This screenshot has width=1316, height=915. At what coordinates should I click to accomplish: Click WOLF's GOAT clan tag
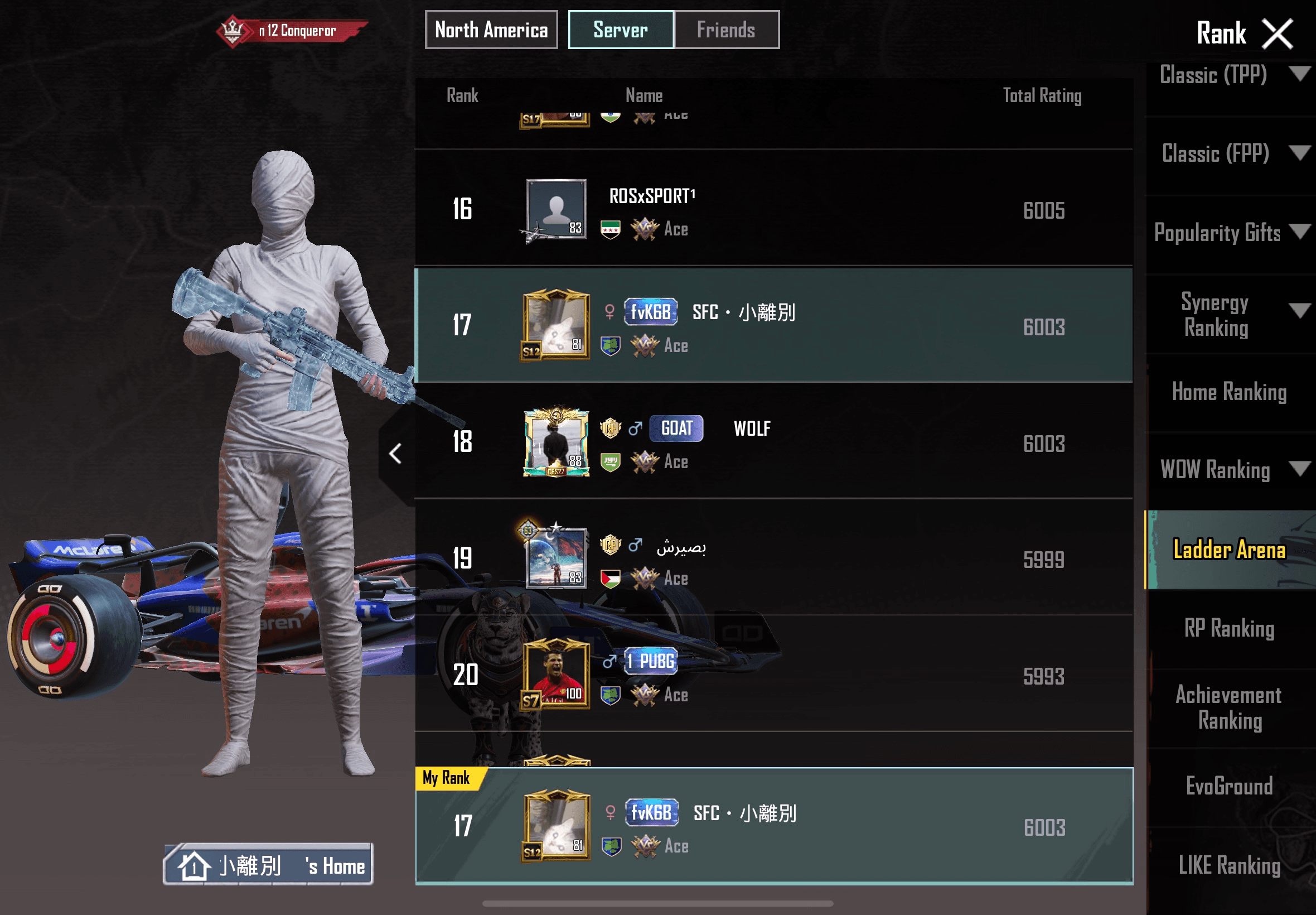tap(676, 428)
